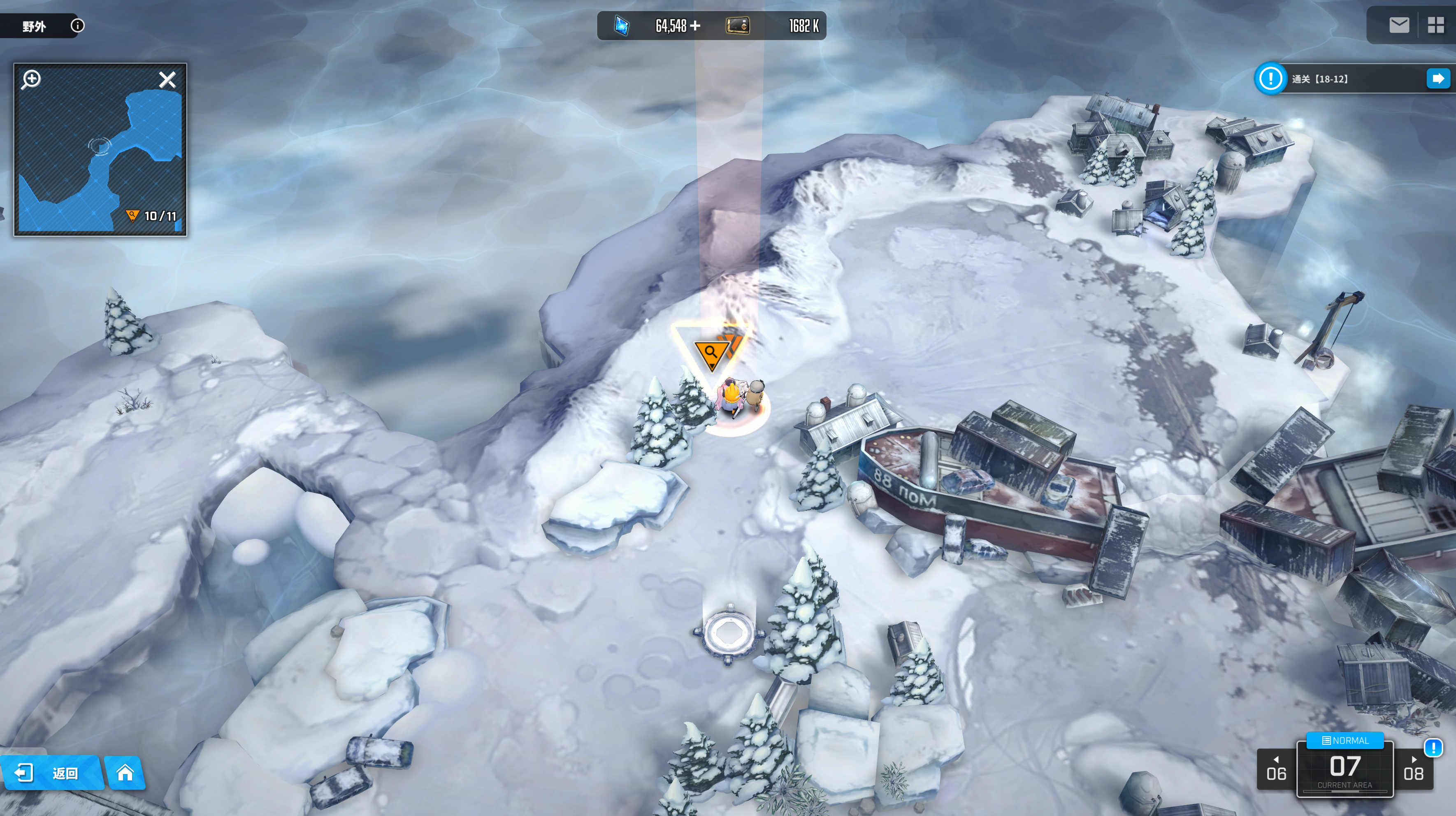Return to the home lobby
Viewport: 1456px width, 816px height.
125,772
